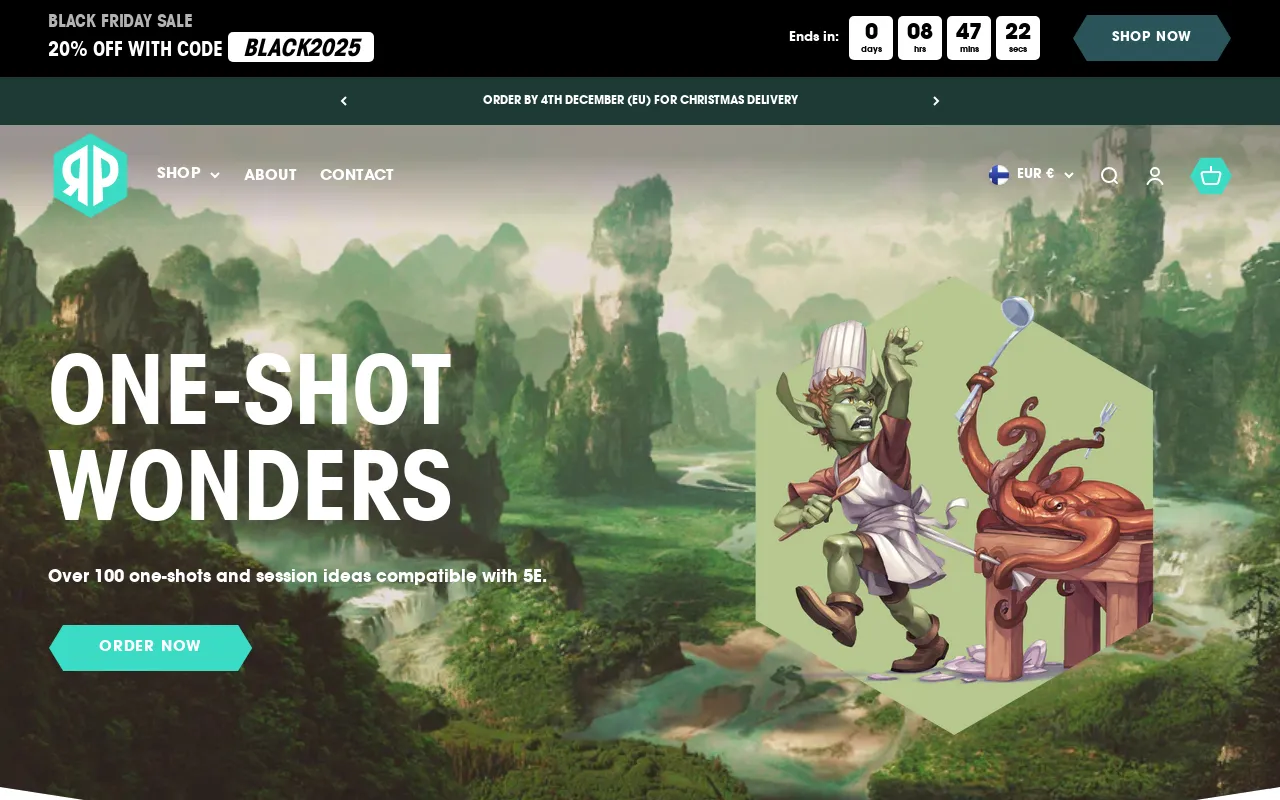View the shopping cart

(1210, 176)
